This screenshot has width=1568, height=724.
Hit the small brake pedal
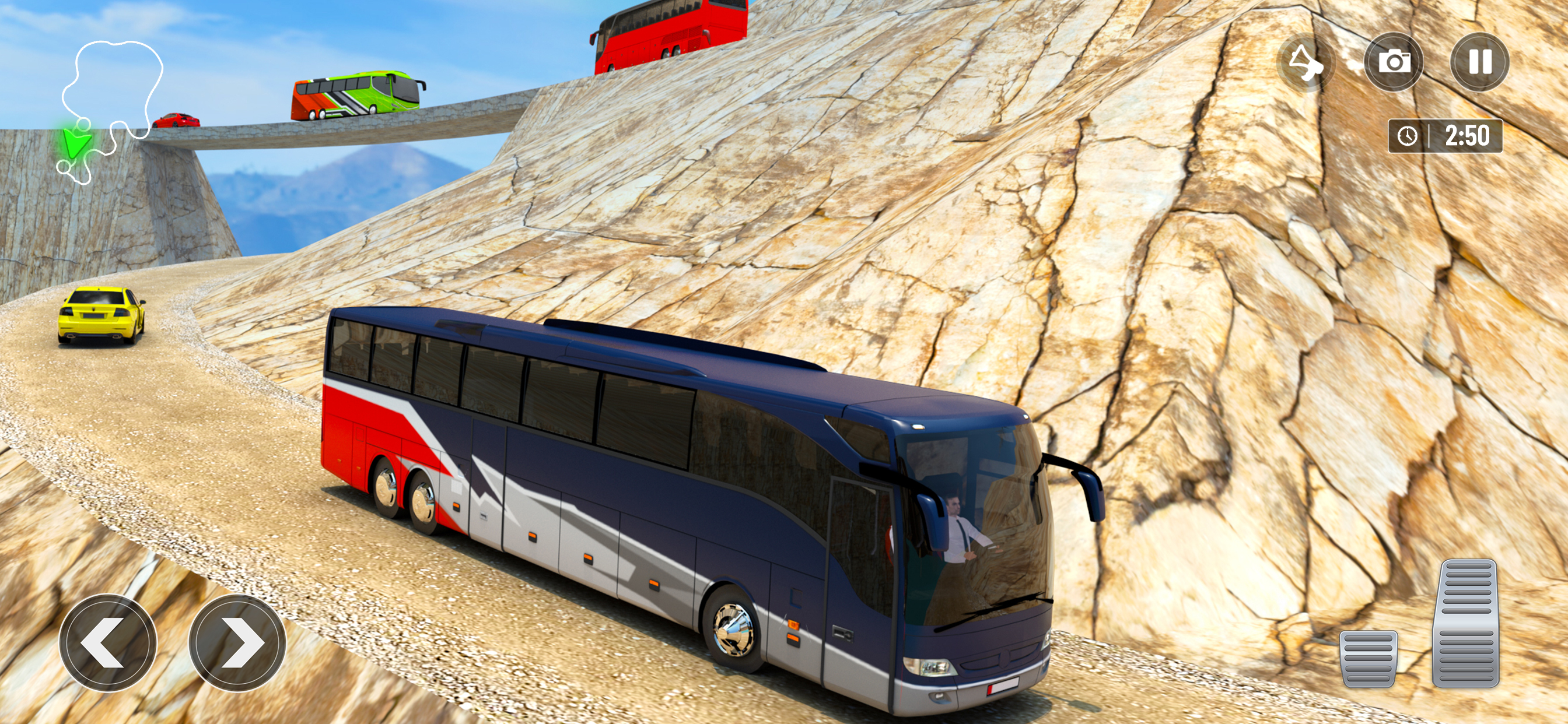point(1368,658)
